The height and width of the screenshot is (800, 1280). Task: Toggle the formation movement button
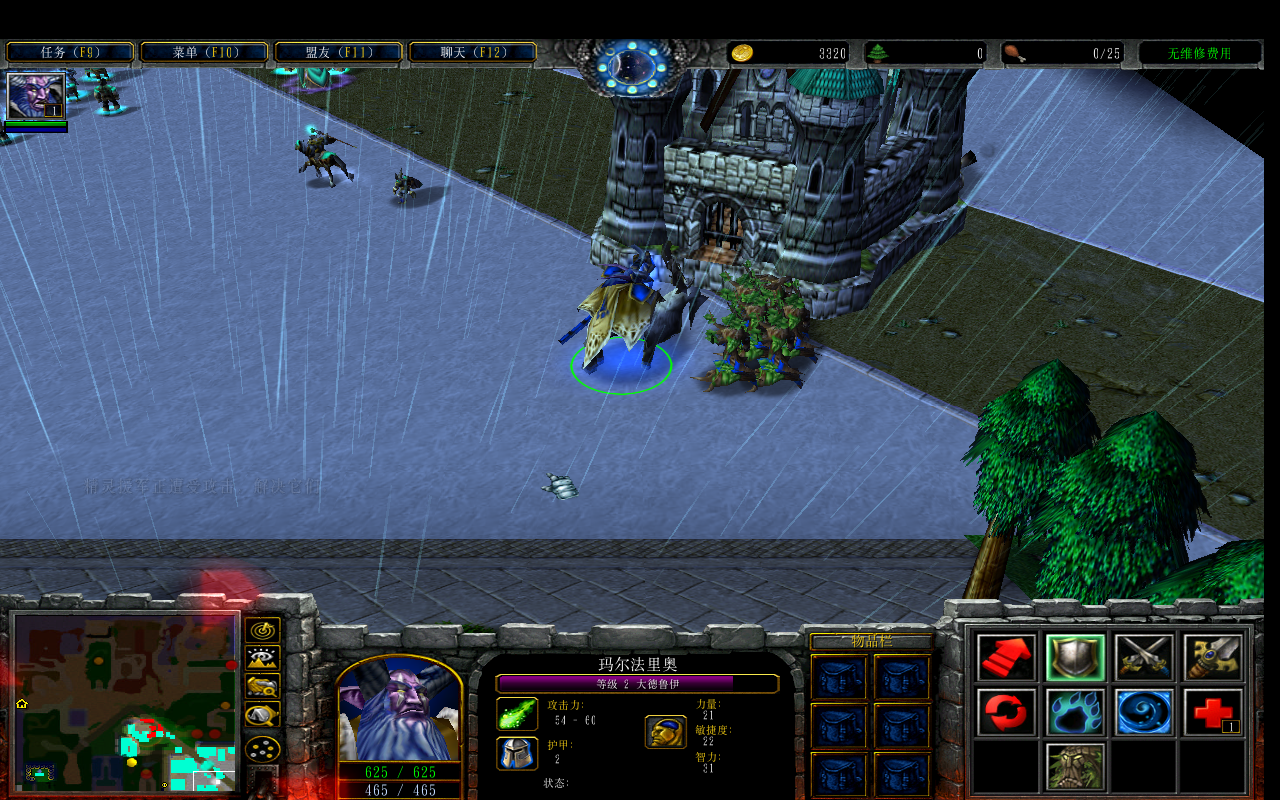click(x=263, y=748)
